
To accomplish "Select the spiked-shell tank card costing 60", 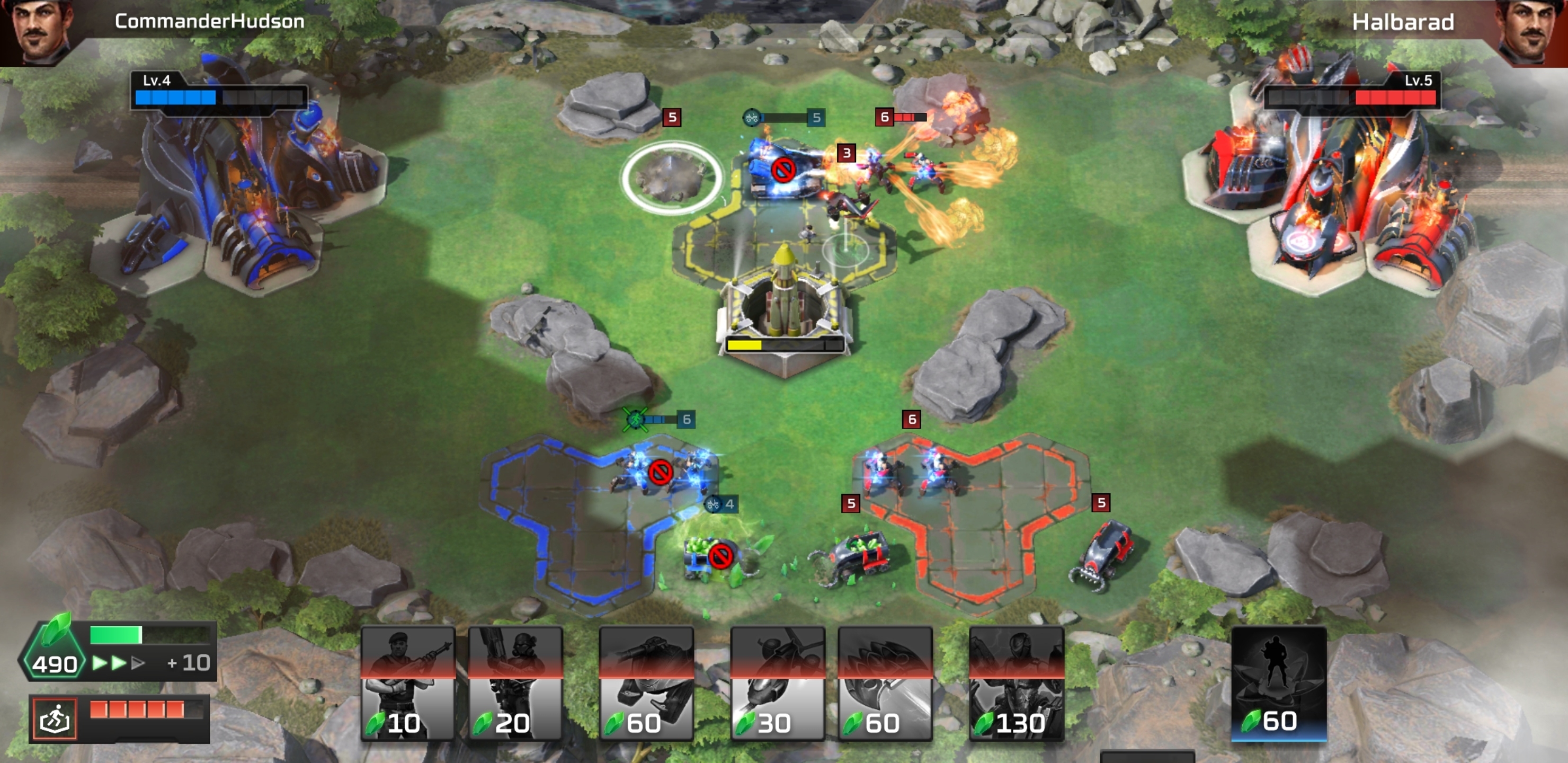I will click(885, 683).
